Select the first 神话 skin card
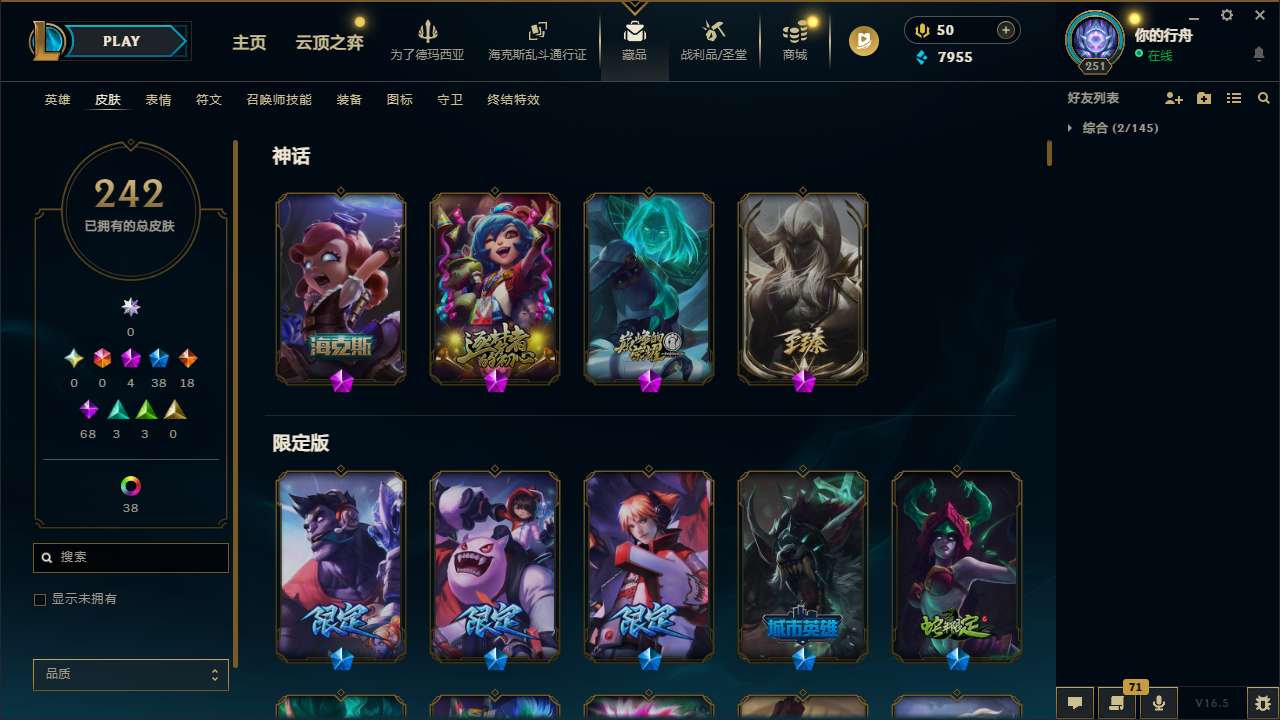 click(341, 287)
